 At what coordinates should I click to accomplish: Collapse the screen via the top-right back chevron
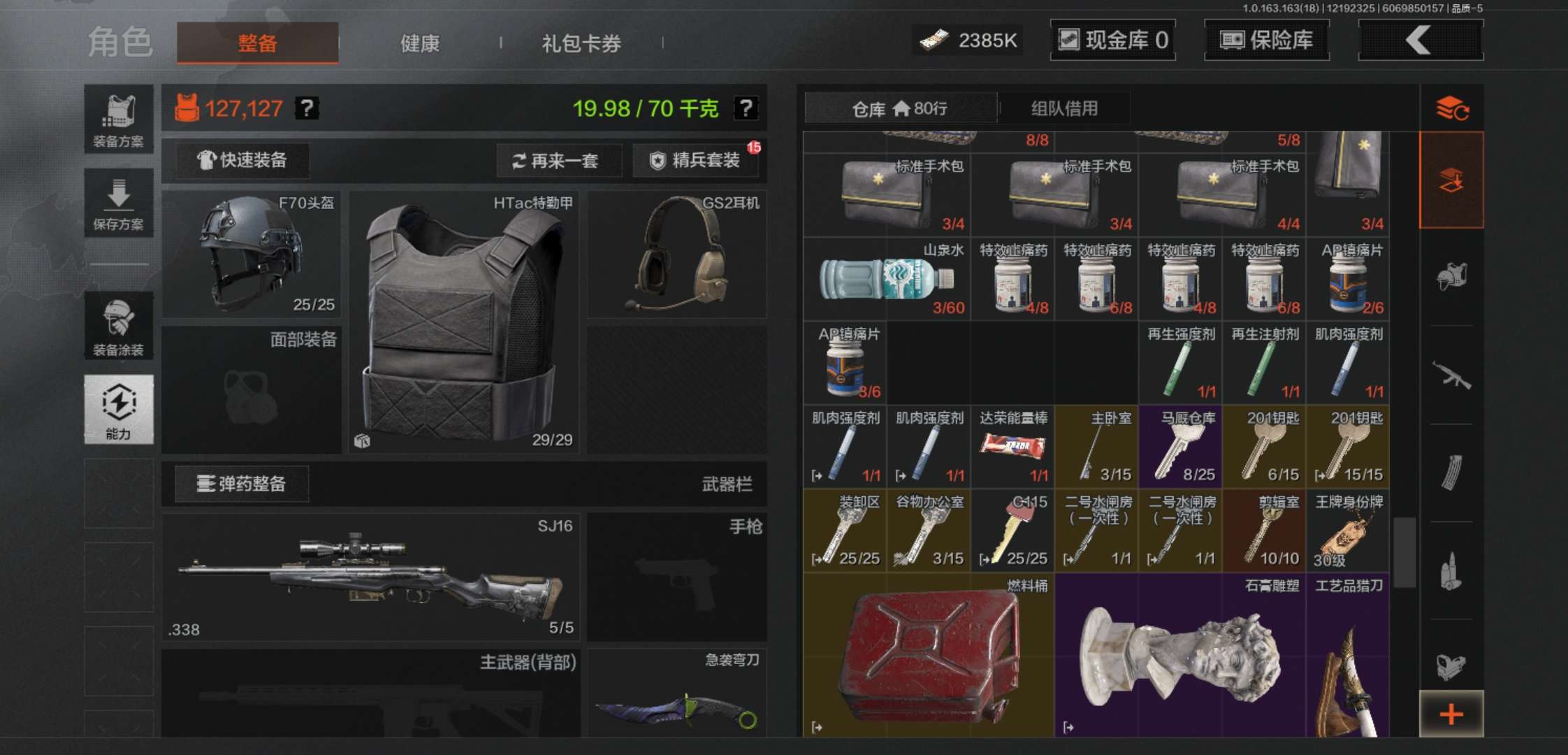tap(1420, 40)
